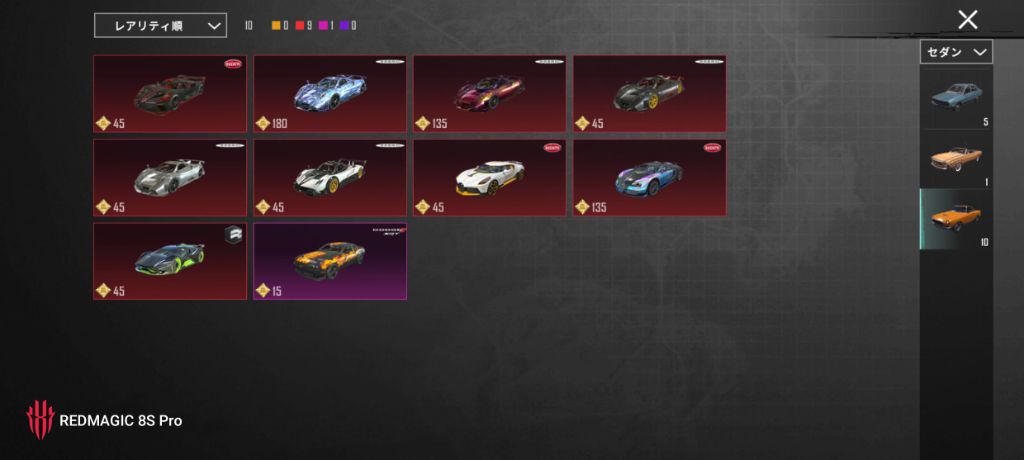This screenshot has height=460, width=1024.
Task: Select the all-silver supercar skin
Action: pyautogui.click(x=170, y=178)
